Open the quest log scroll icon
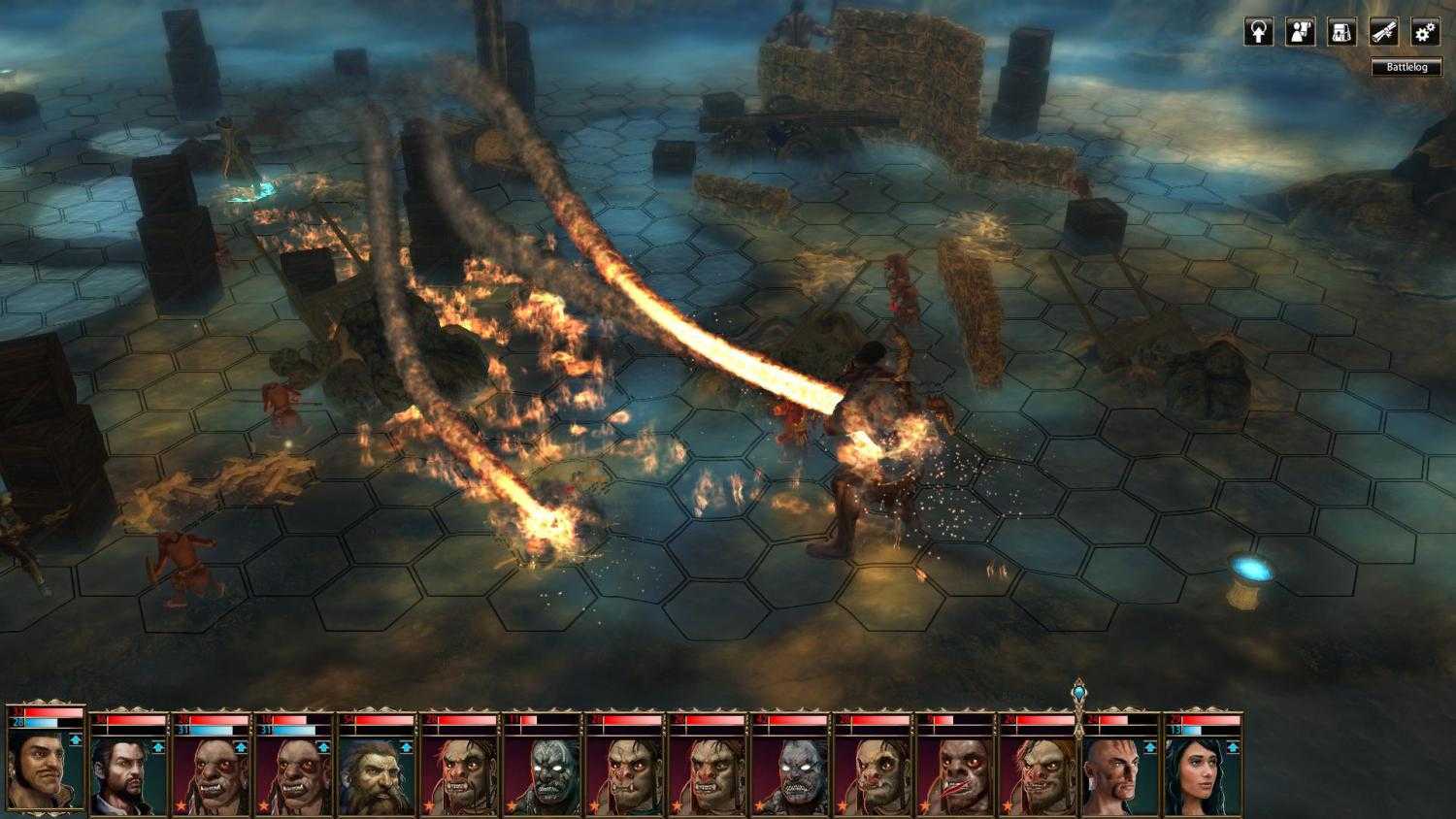This screenshot has width=1456, height=819. (1382, 32)
